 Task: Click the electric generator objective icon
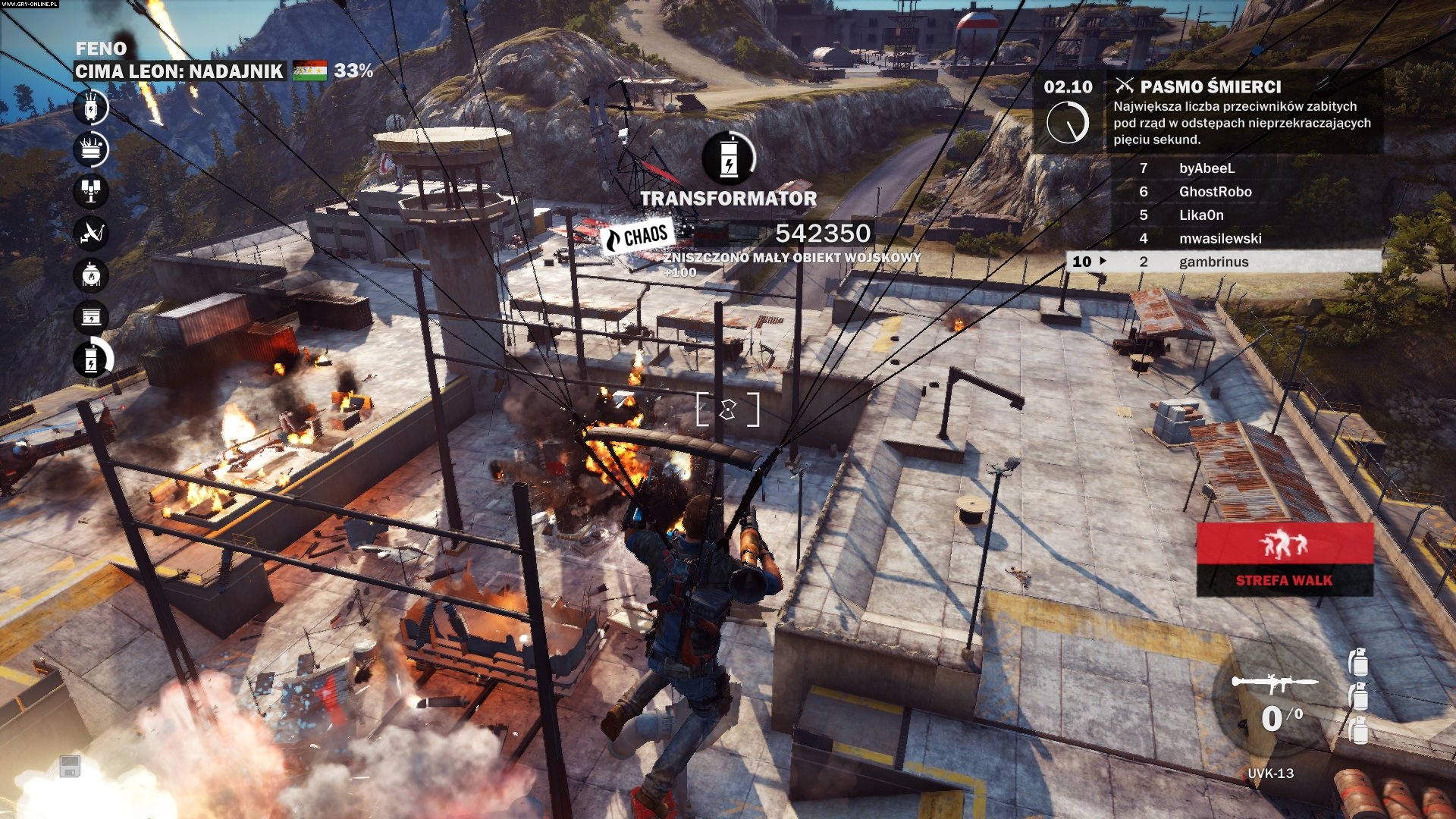pyautogui.click(x=91, y=315)
